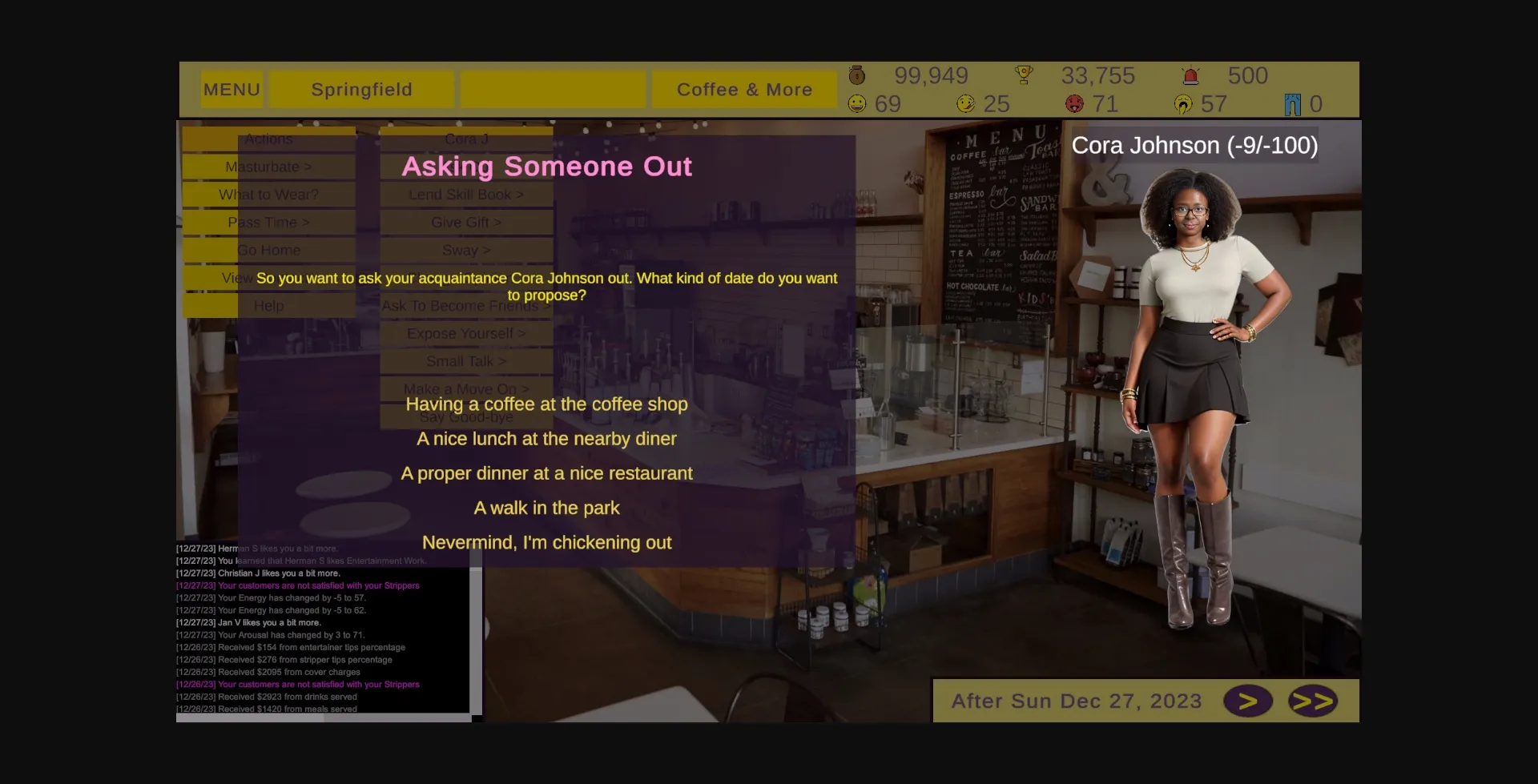Click the event log scrollbar
1538x784 pixels.
click(477, 633)
